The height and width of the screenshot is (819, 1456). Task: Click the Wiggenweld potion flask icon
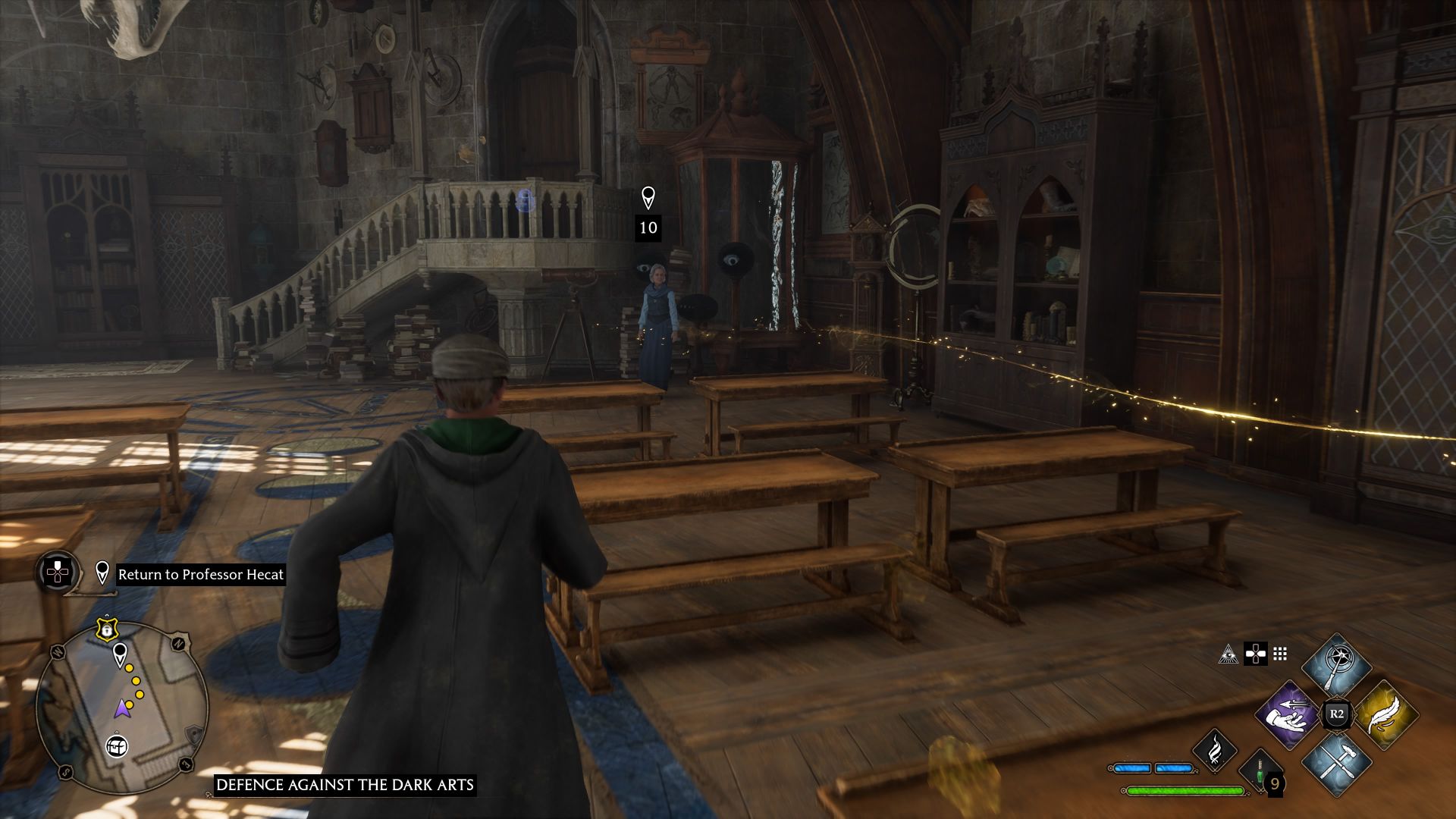[x=1259, y=774]
